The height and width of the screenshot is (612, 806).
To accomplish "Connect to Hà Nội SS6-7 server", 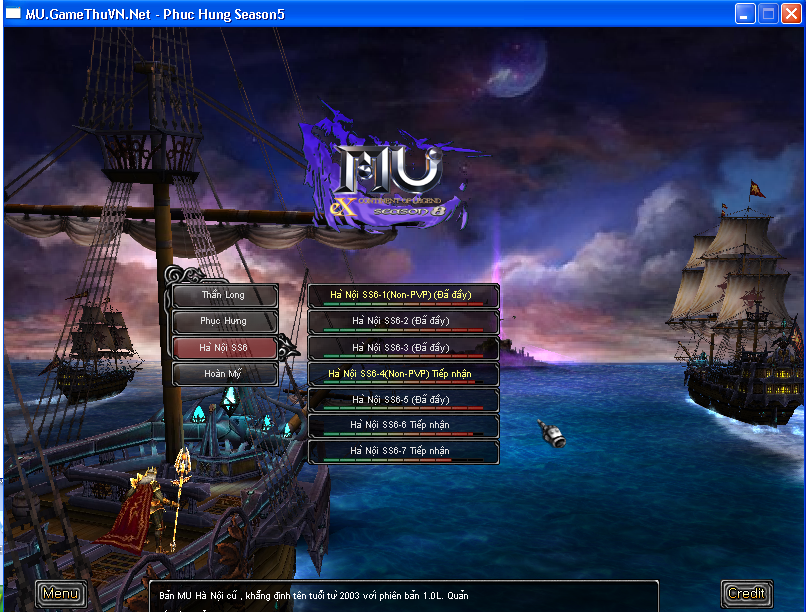I will 402,452.
